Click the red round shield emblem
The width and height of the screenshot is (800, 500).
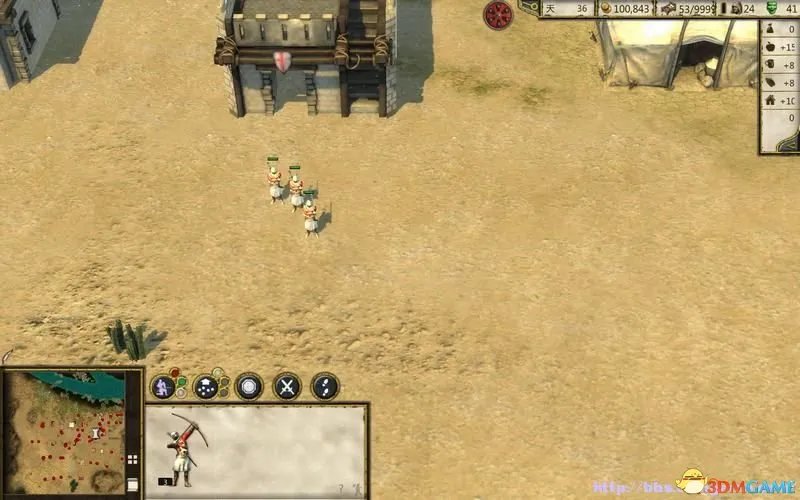tap(498, 14)
